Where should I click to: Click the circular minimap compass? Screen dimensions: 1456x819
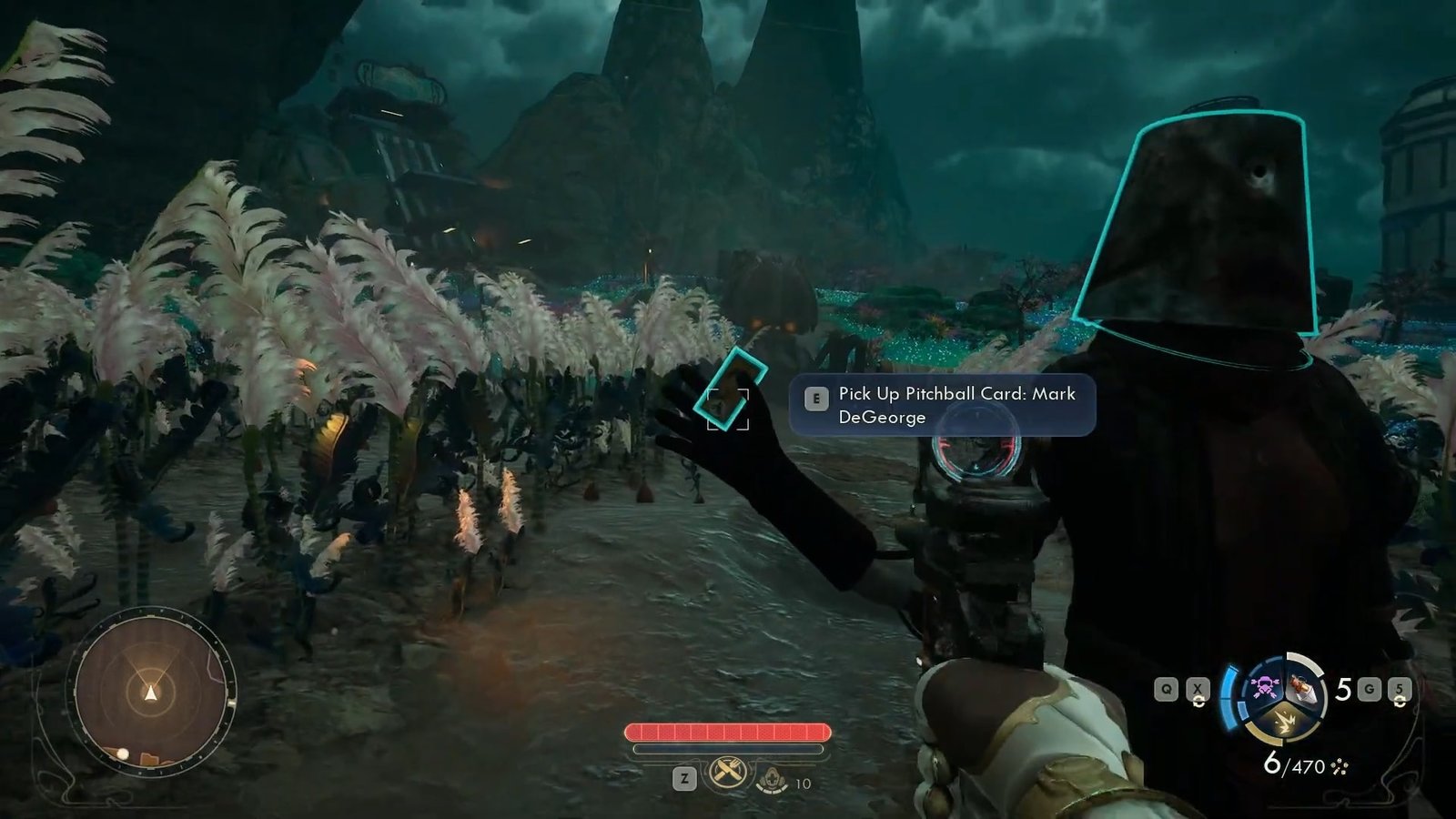(151, 693)
